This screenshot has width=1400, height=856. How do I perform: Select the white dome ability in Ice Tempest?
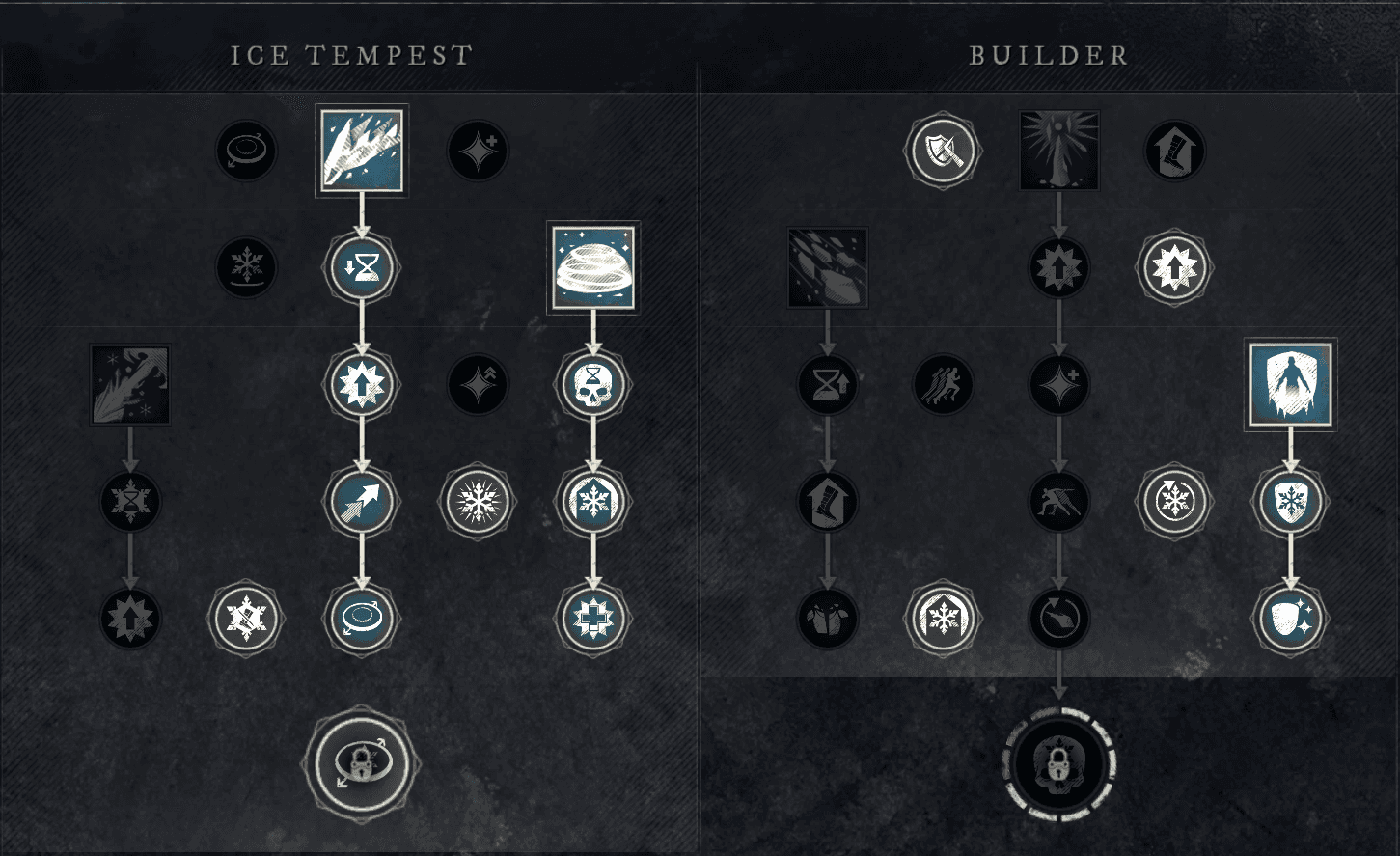click(592, 267)
